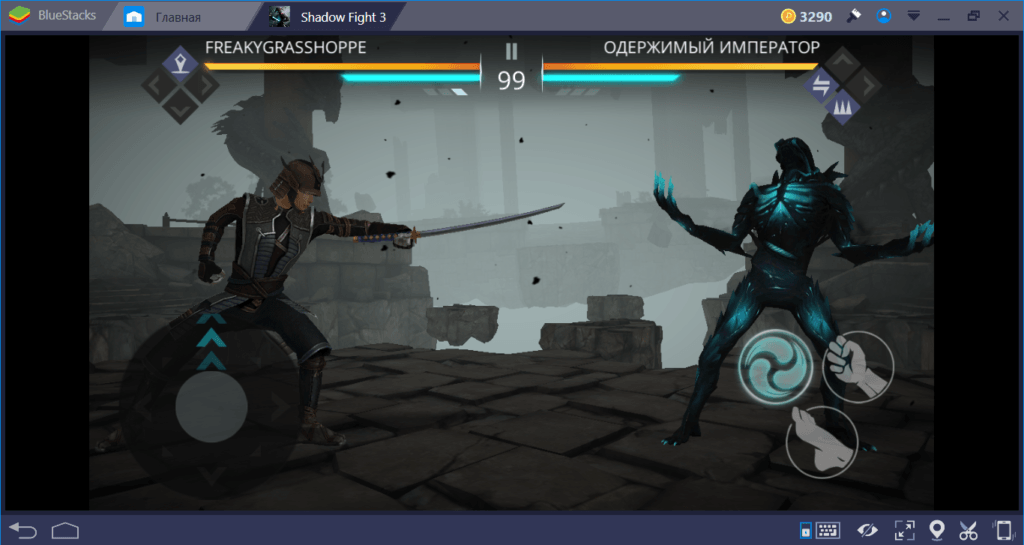Viewport: 1024px width, 545px height.
Task: Tap the fist punch attack button
Action: [x=857, y=366]
